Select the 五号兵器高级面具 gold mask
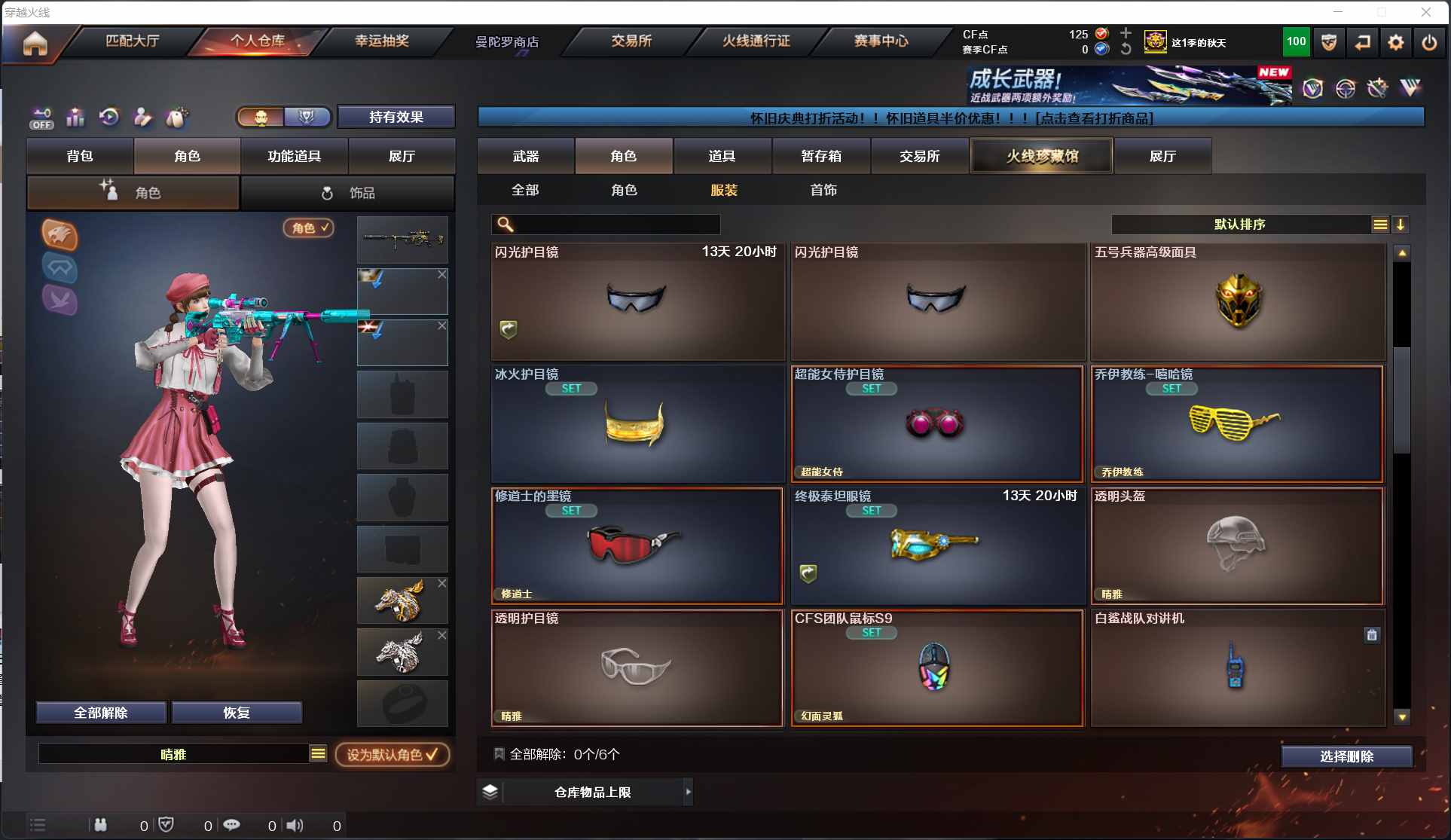This screenshot has height=840, width=1451. point(1238,301)
